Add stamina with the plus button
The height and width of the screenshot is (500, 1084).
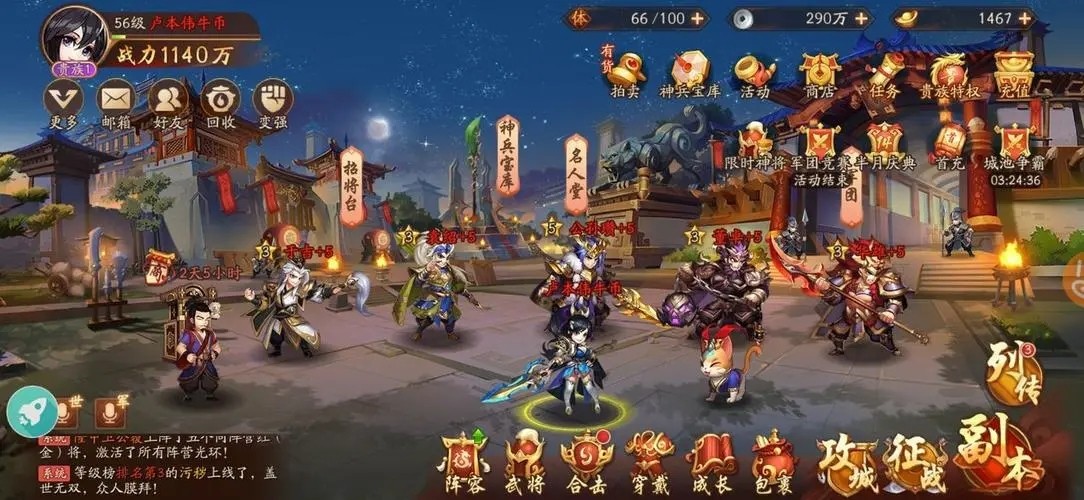pos(696,18)
